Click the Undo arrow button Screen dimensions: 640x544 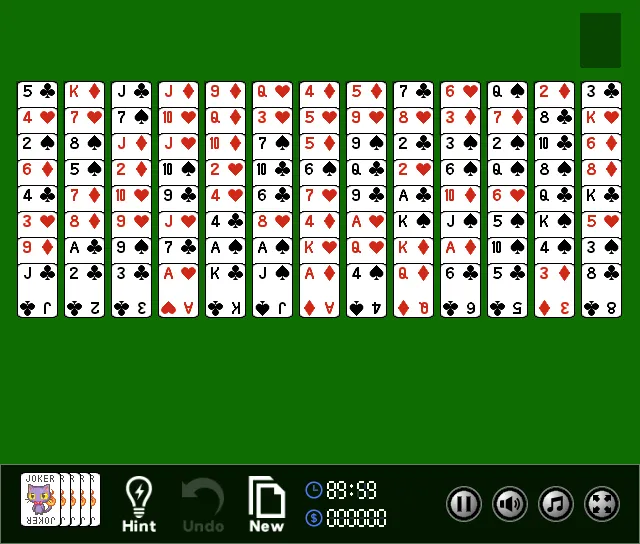pyautogui.click(x=203, y=502)
